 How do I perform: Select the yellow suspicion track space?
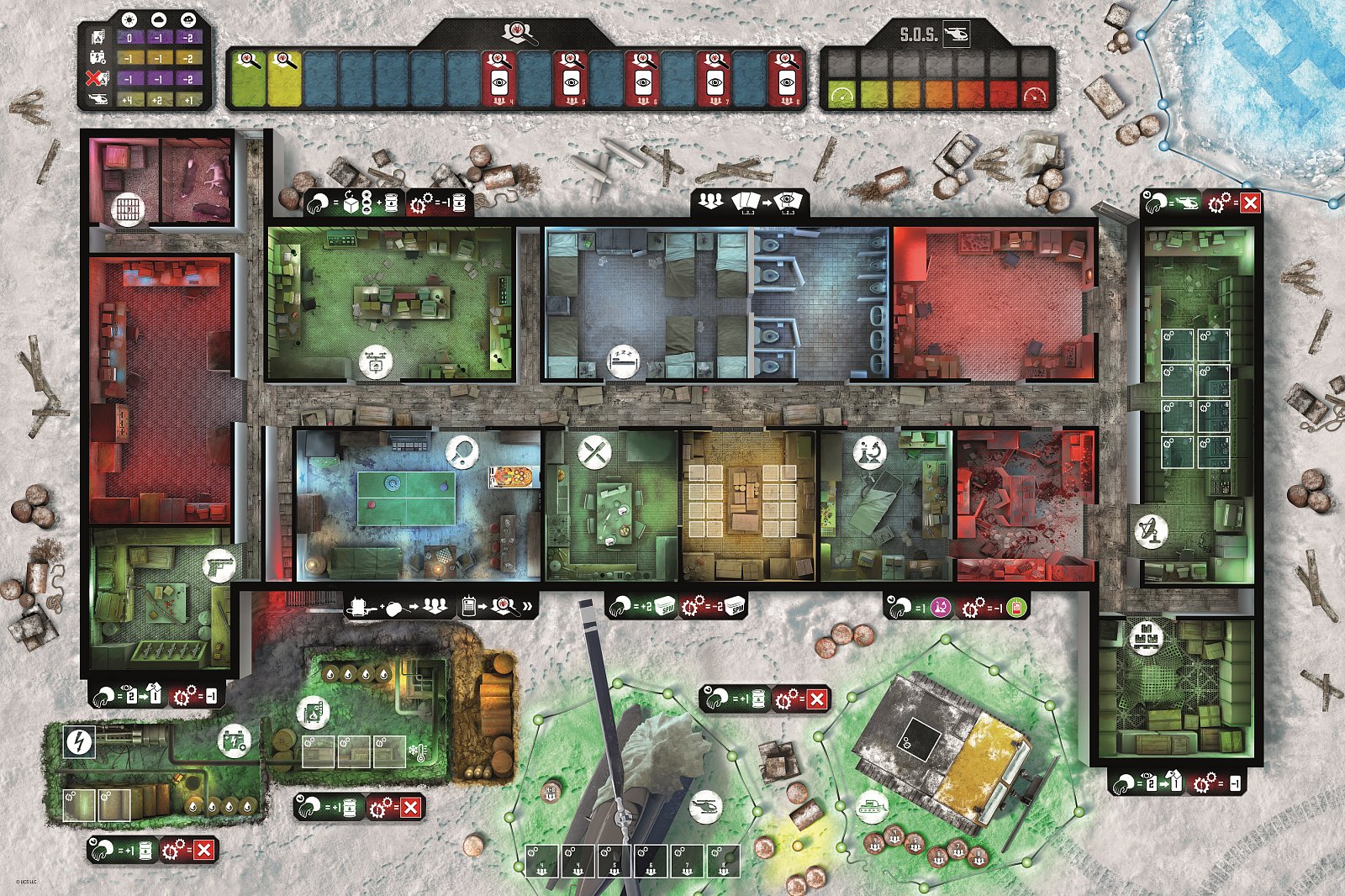[284, 77]
